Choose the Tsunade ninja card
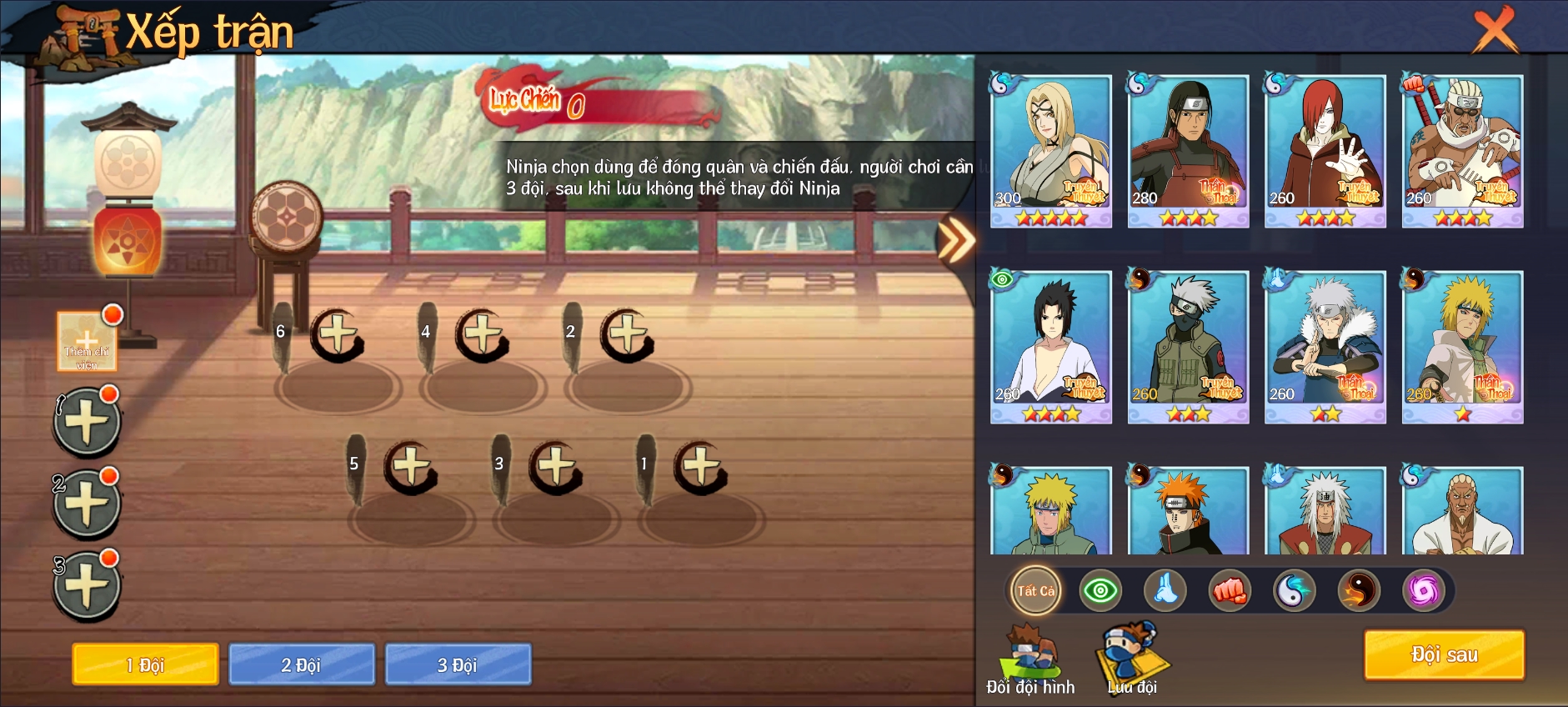 pyautogui.click(x=1051, y=150)
